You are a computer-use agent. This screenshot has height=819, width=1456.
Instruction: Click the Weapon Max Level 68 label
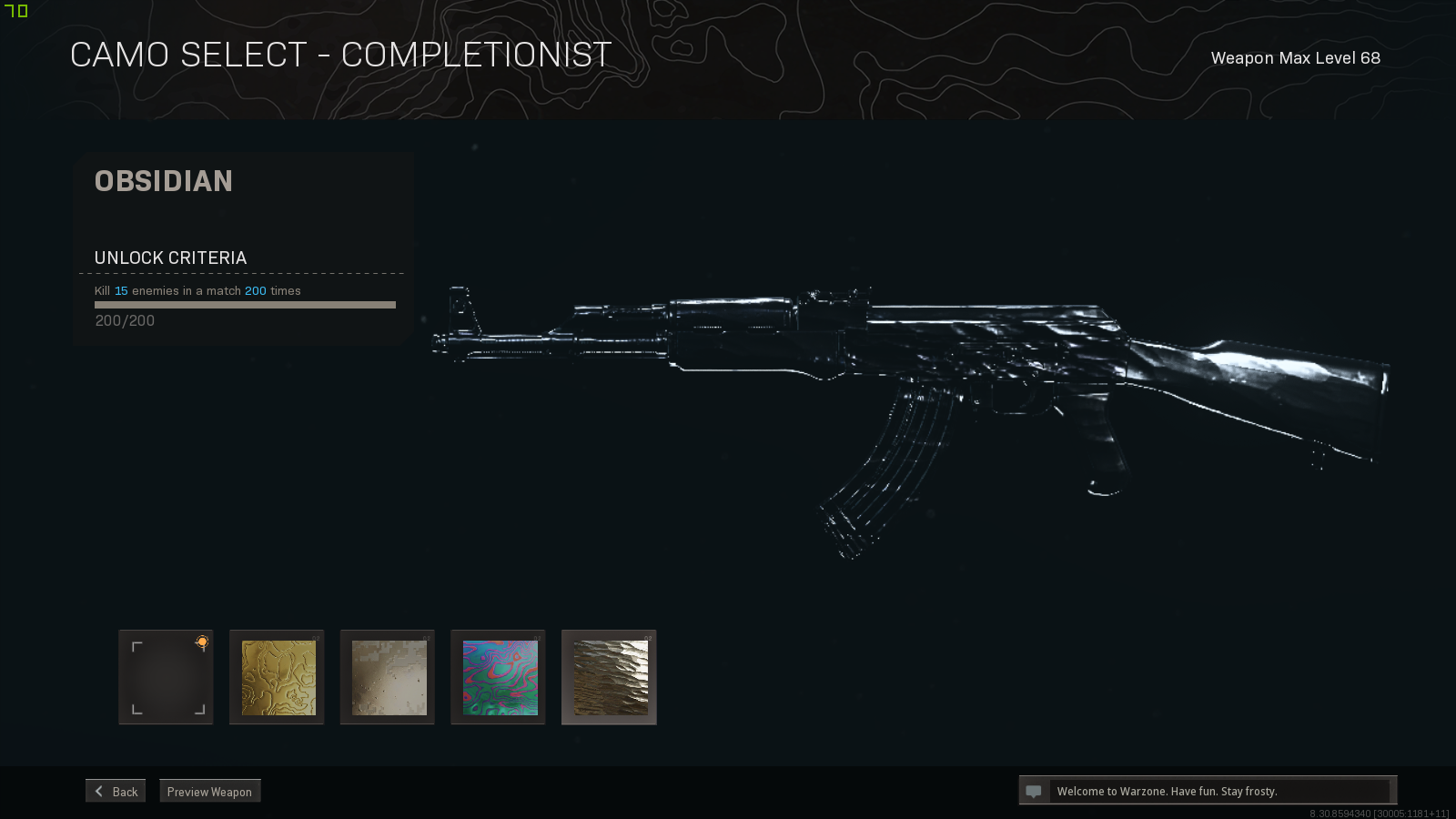coord(1295,57)
